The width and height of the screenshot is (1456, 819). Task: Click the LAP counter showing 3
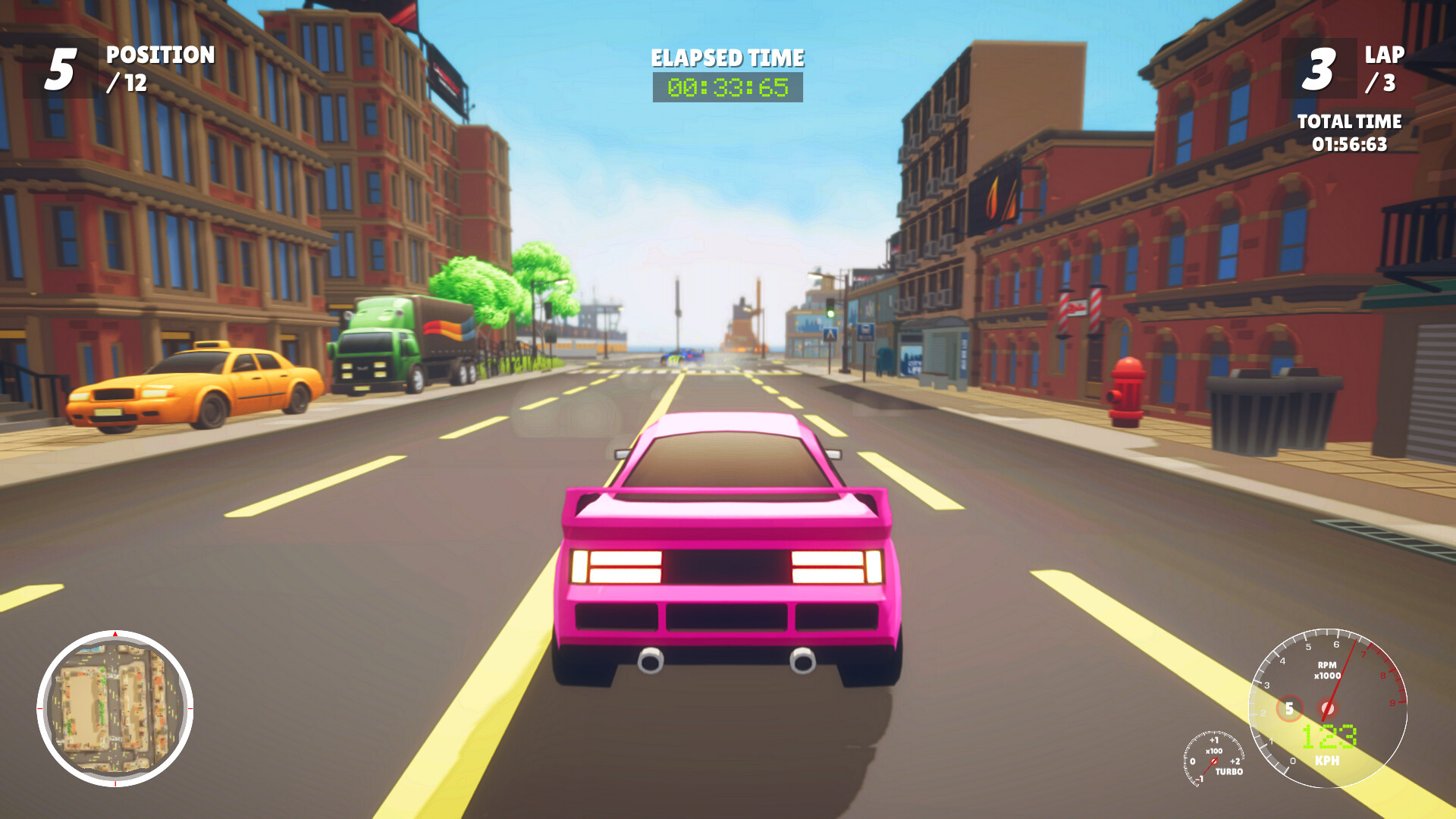[1321, 68]
